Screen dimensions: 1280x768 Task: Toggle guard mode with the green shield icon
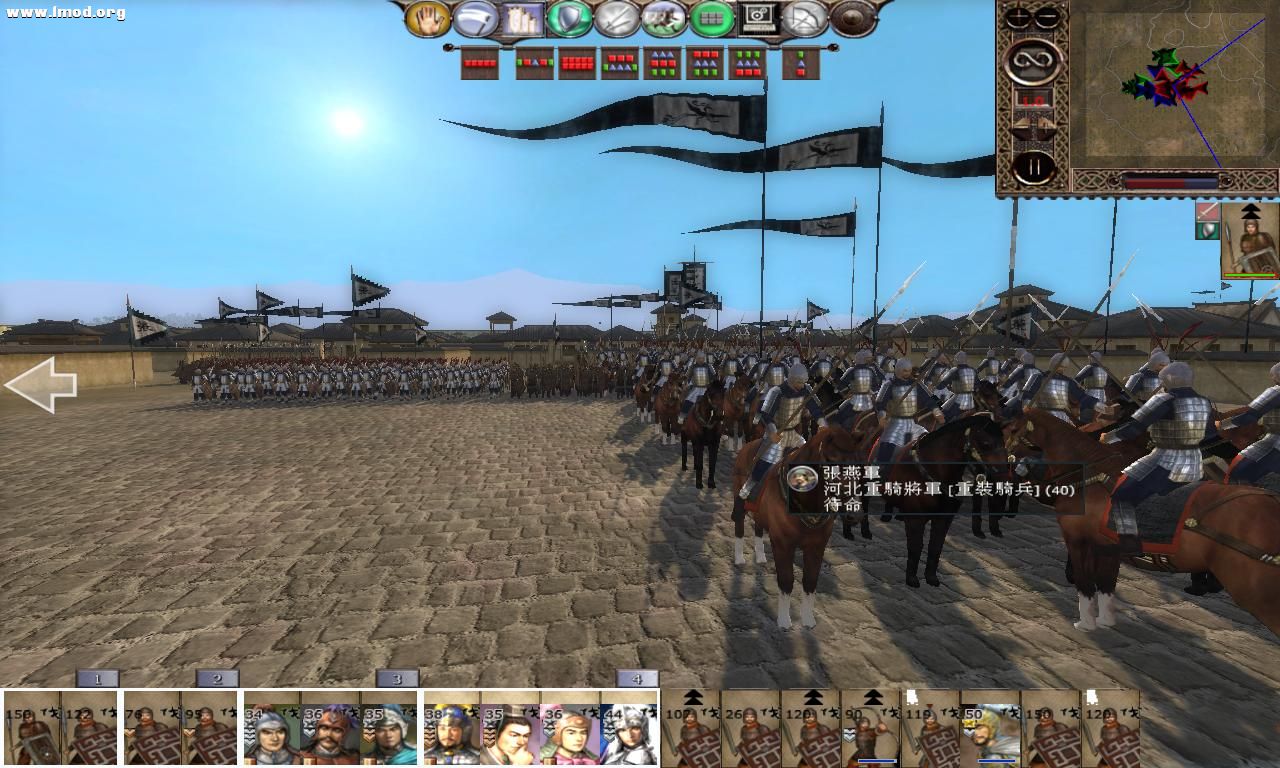(570, 17)
